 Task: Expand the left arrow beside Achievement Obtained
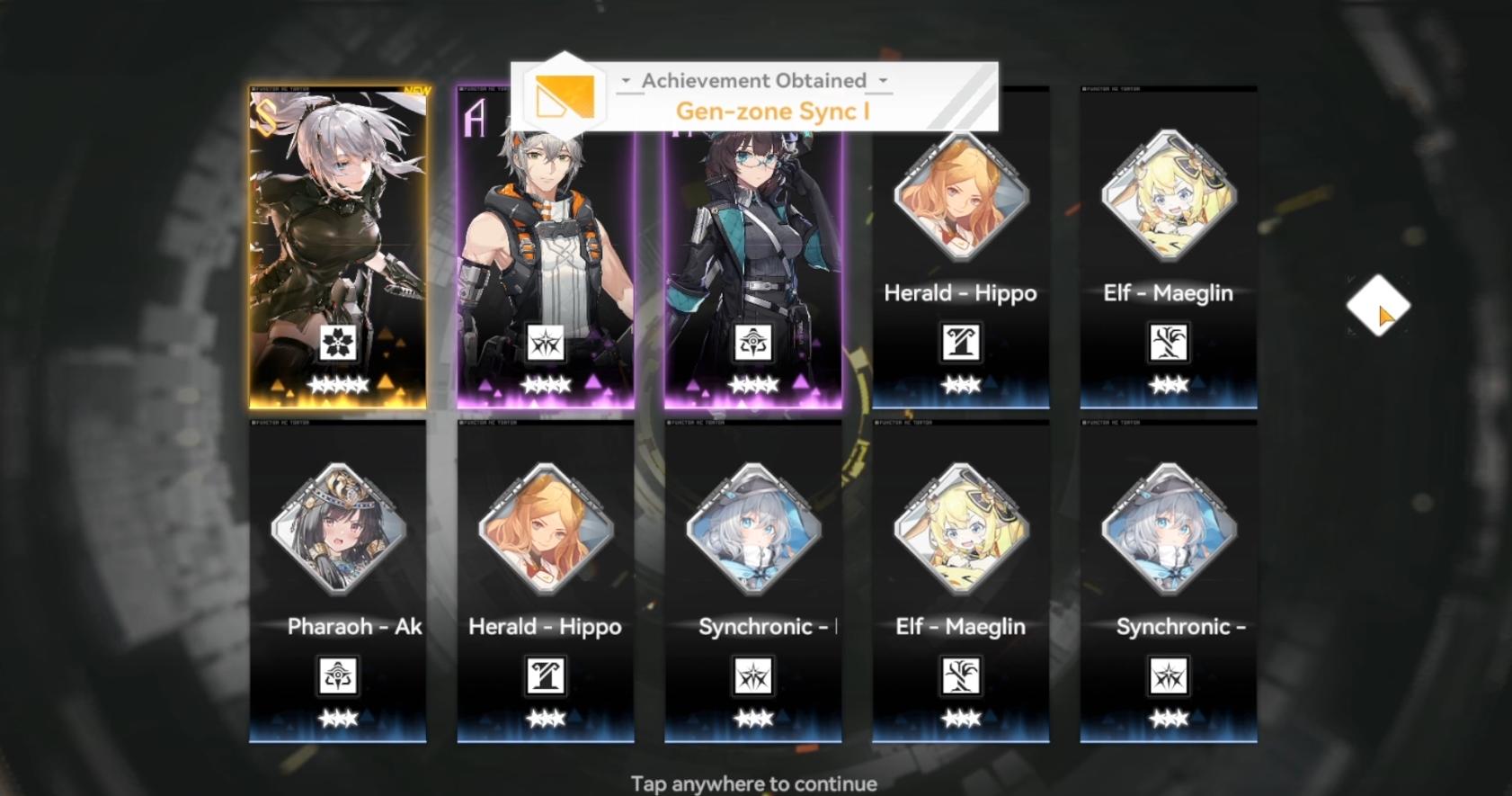tap(626, 80)
